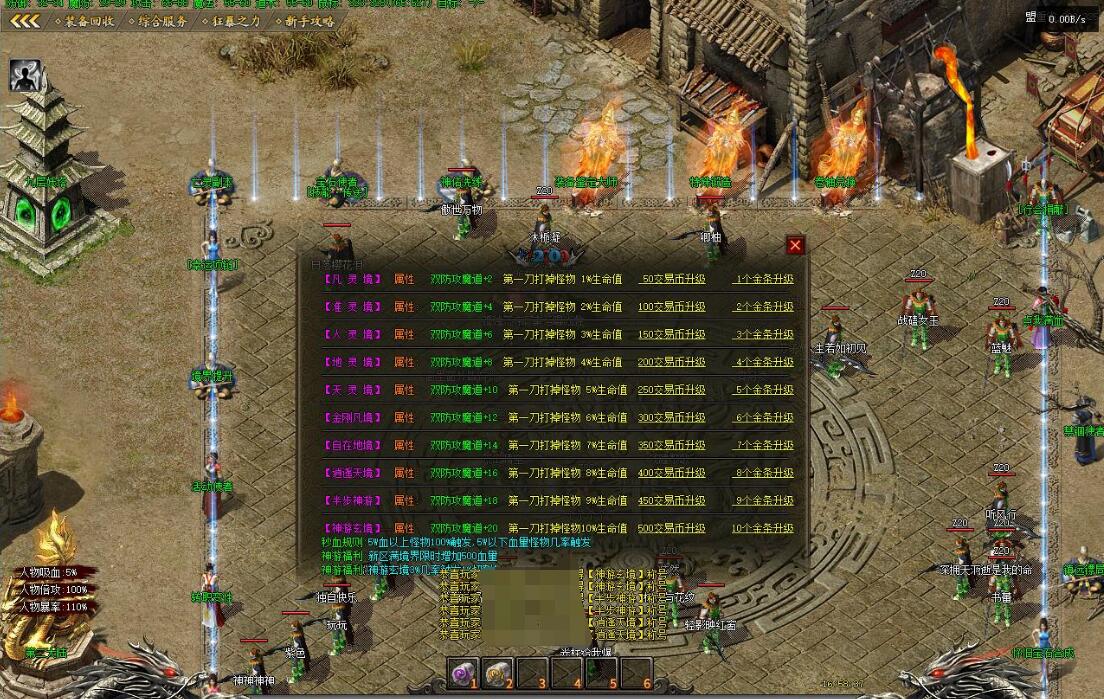1104x699 pixels.
Task: Pick the 5个金条升级 link
Action: (764, 389)
